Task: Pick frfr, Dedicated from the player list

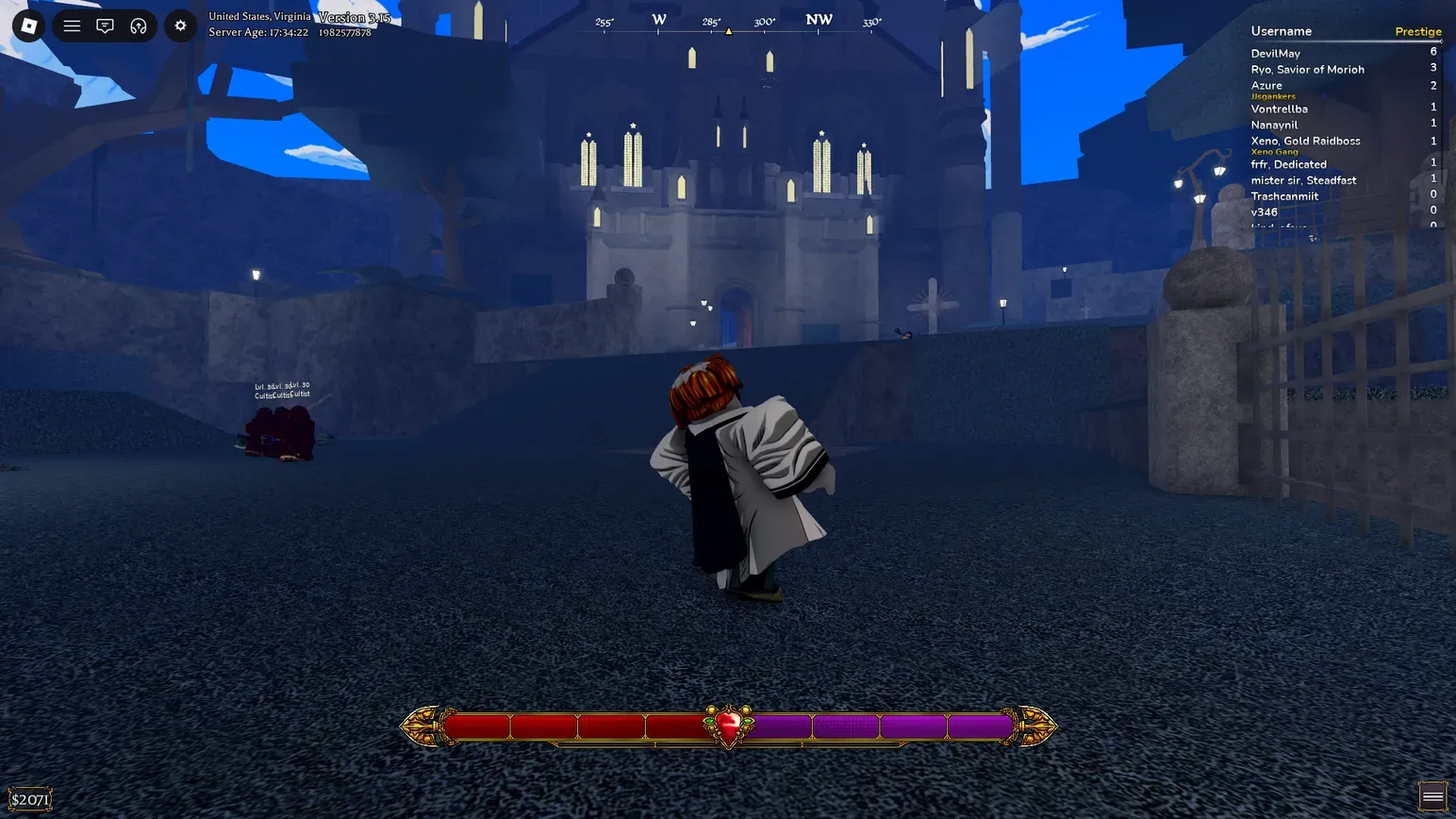Action: point(1288,165)
